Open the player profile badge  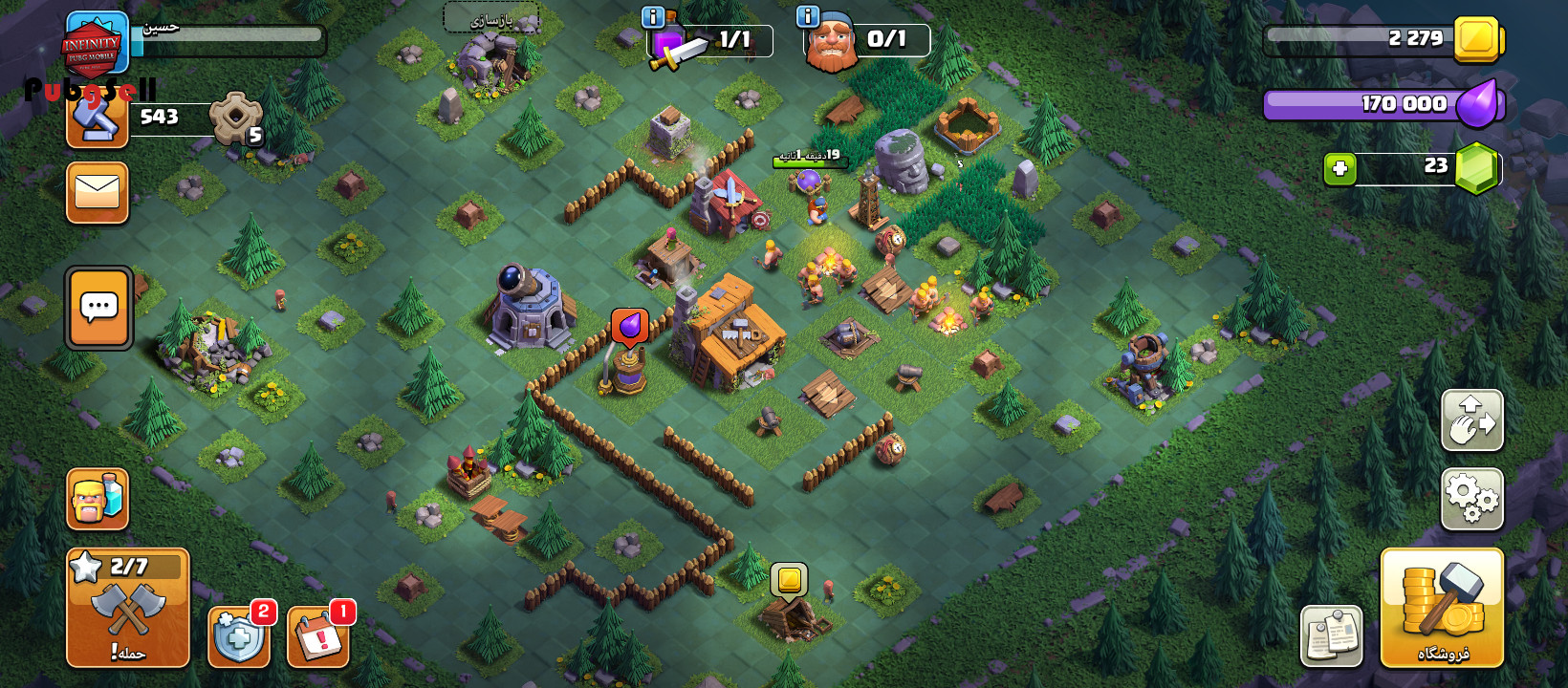pyautogui.click(x=96, y=43)
